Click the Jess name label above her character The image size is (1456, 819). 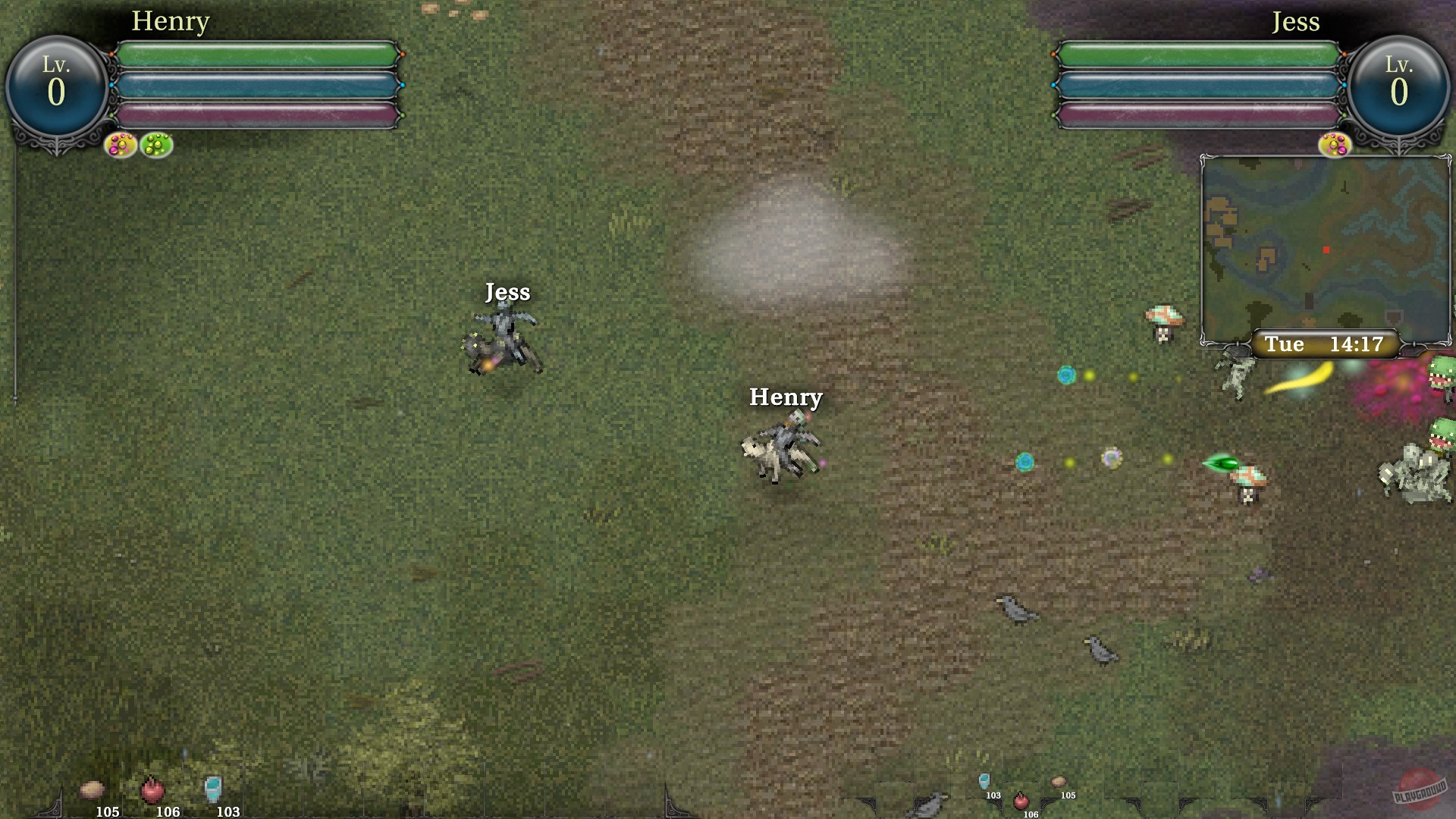tap(509, 292)
